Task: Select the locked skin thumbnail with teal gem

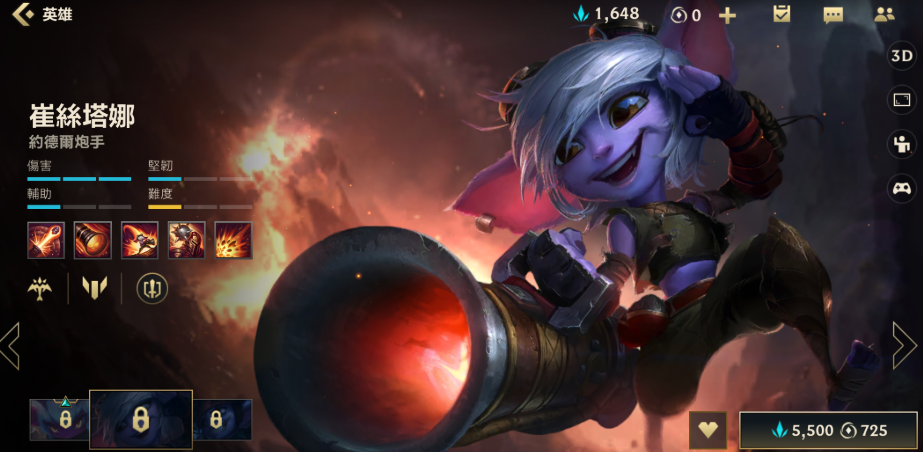Action: click(59, 420)
